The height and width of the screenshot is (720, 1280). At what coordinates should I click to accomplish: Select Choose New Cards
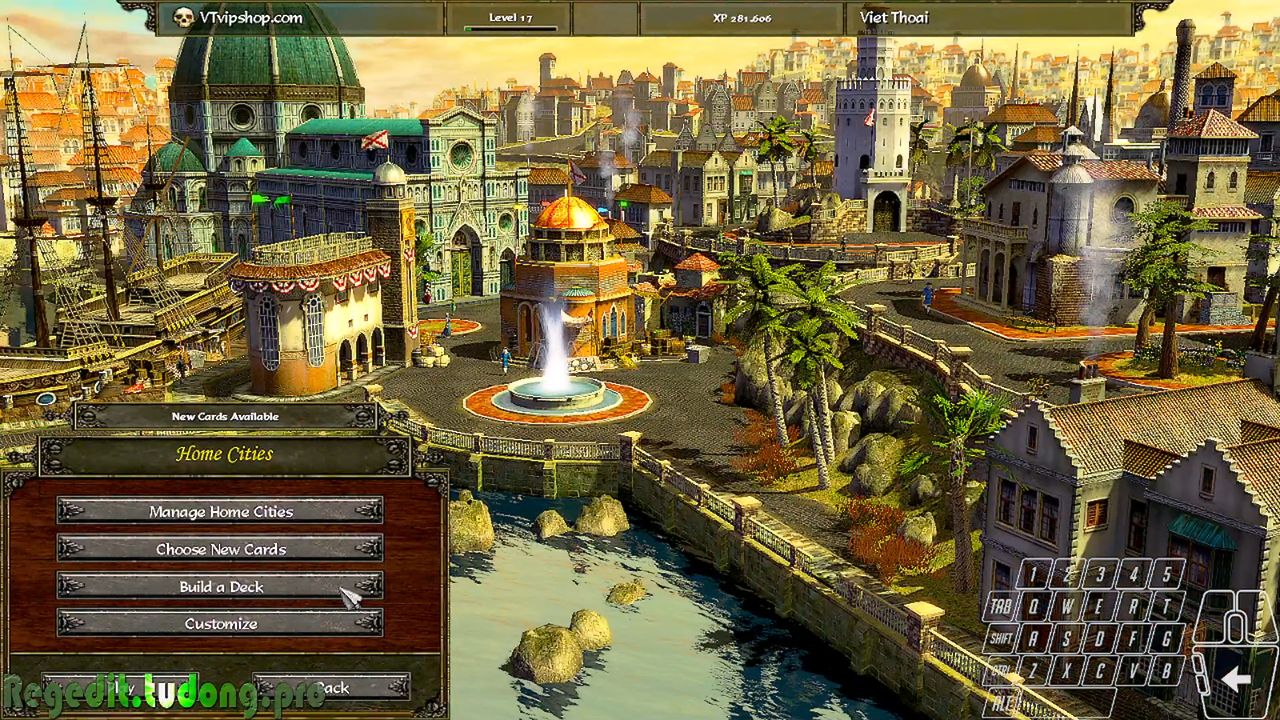[x=220, y=549]
